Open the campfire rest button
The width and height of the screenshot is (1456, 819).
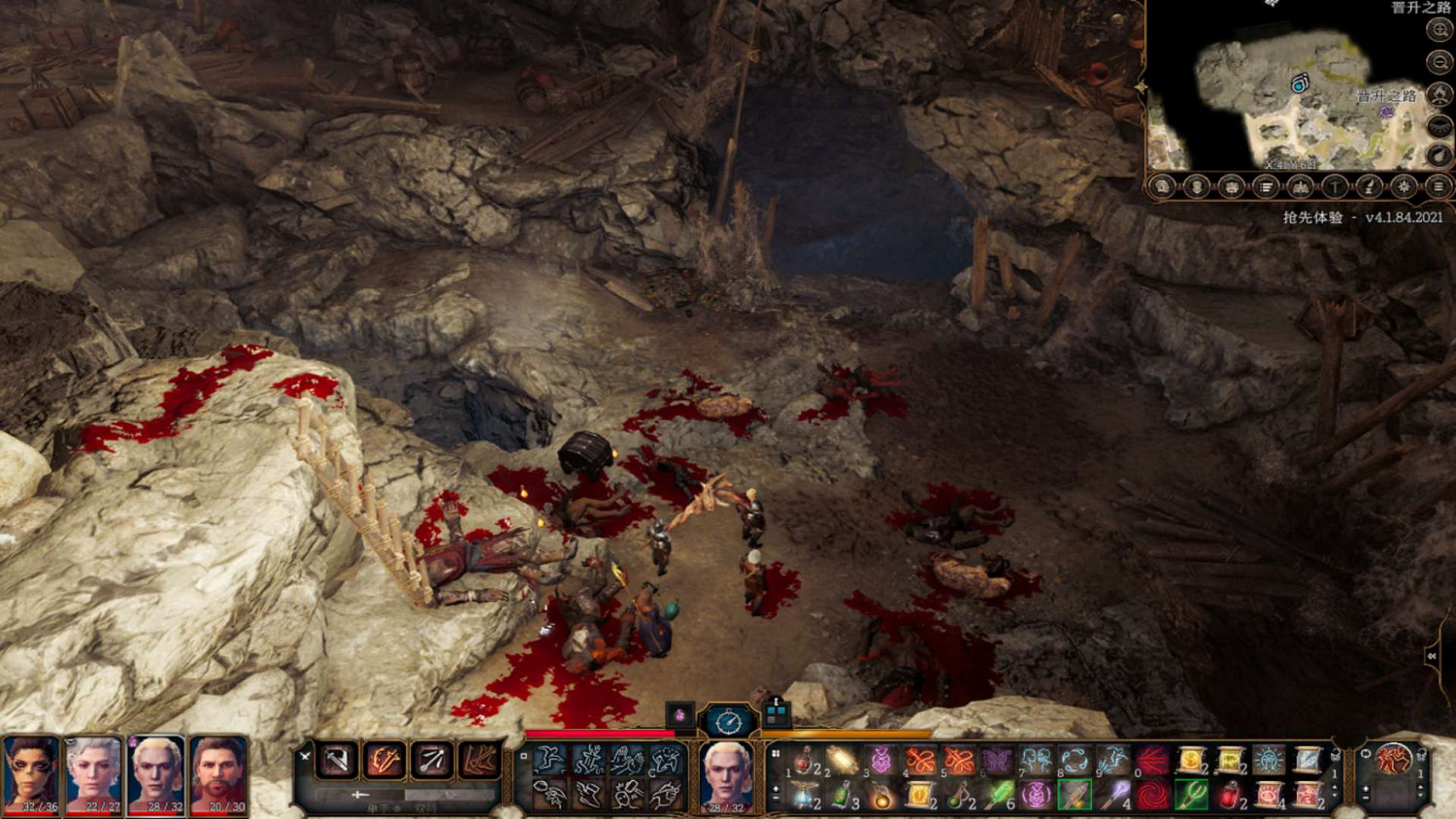coord(1439,95)
